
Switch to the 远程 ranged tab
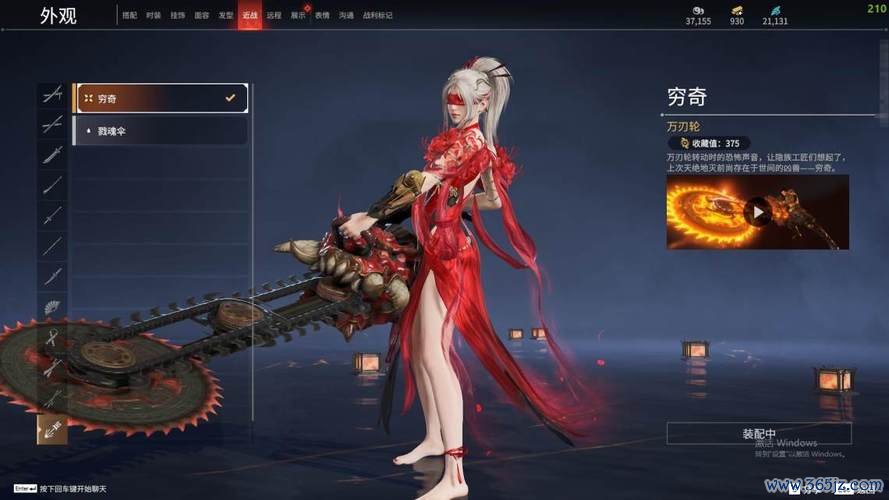pos(274,16)
